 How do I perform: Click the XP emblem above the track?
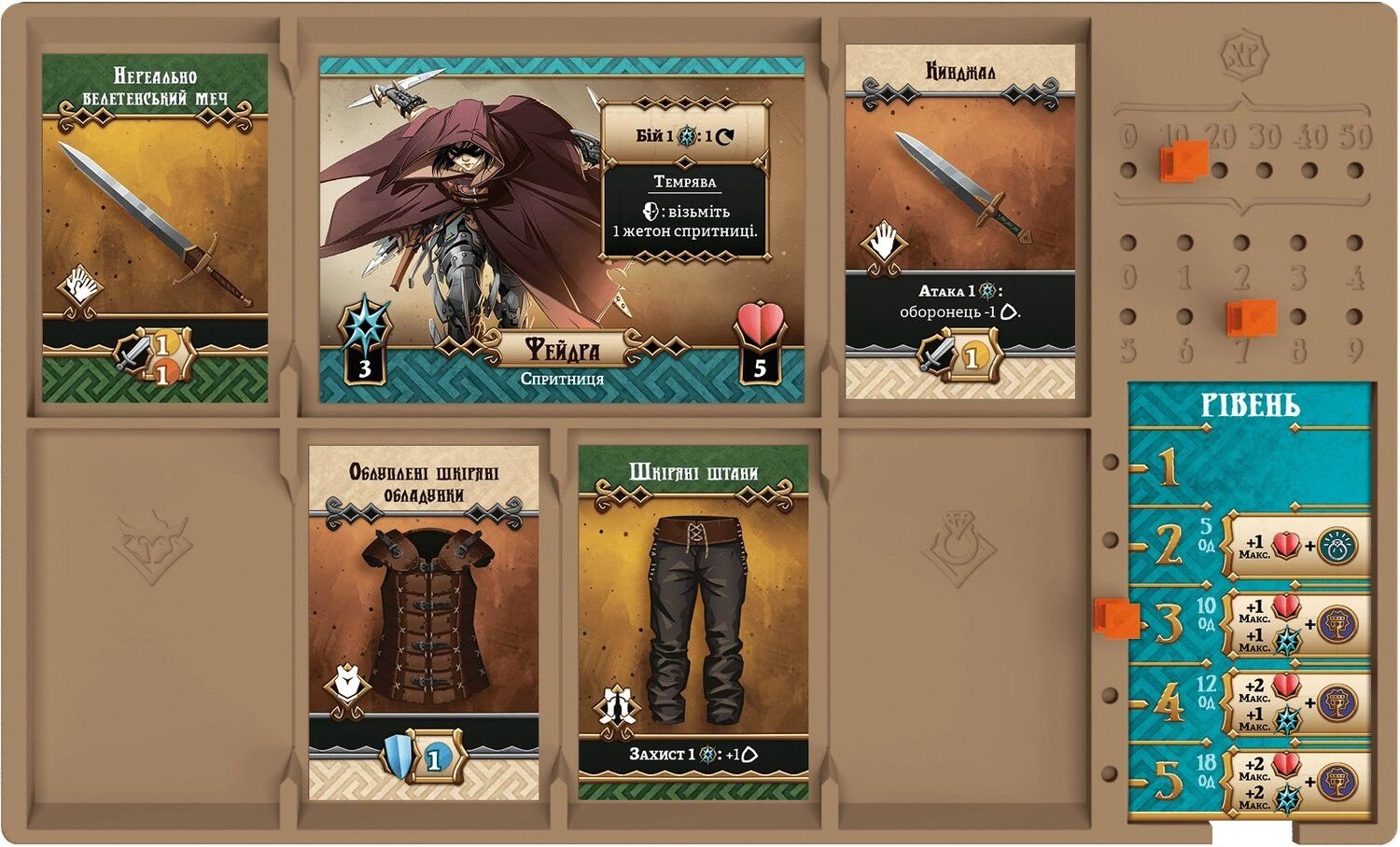click(x=1241, y=56)
